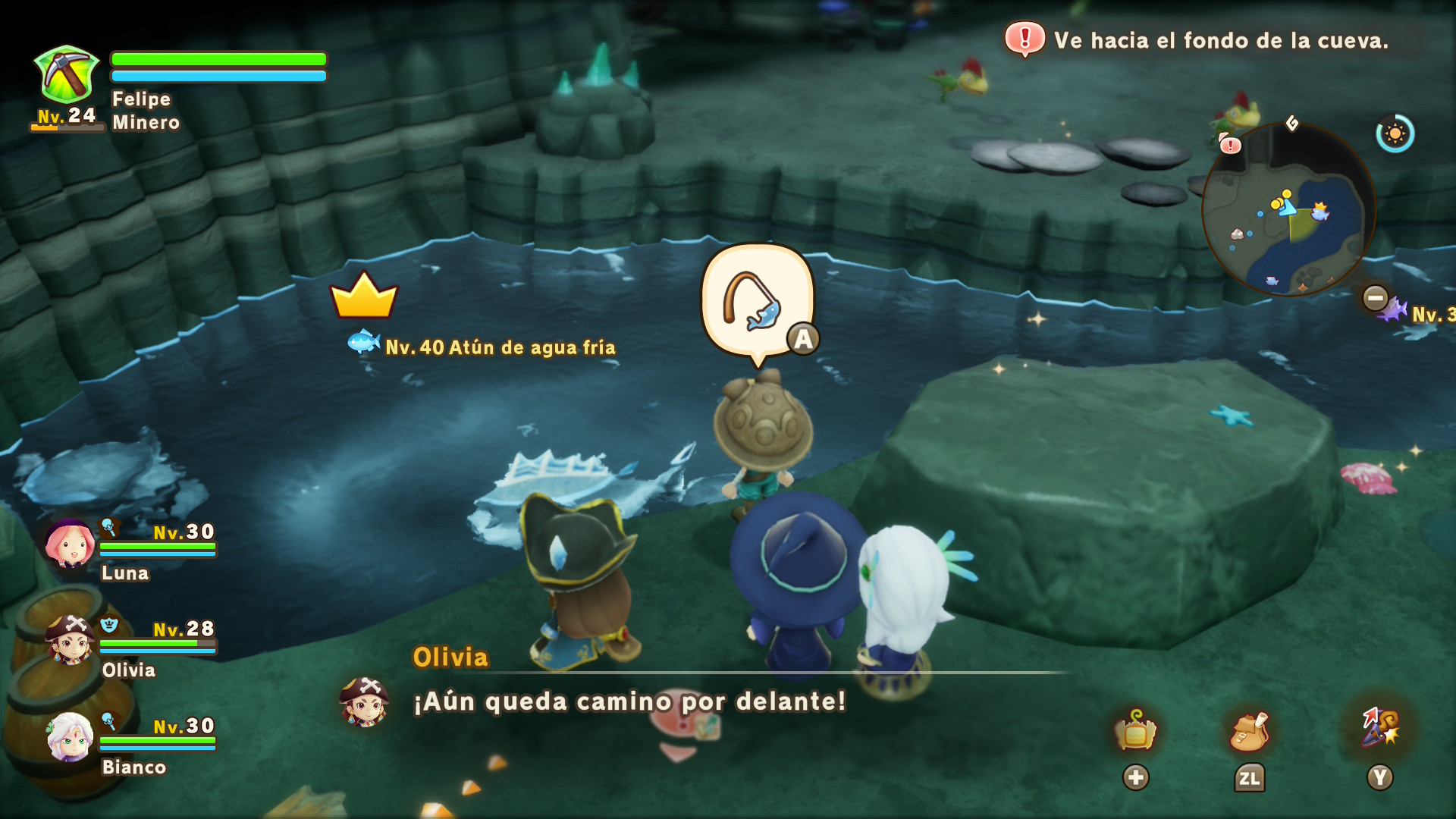Image resolution: width=1456 pixels, height=819 pixels.
Task: Activate the special skill icon
Action: click(1380, 728)
